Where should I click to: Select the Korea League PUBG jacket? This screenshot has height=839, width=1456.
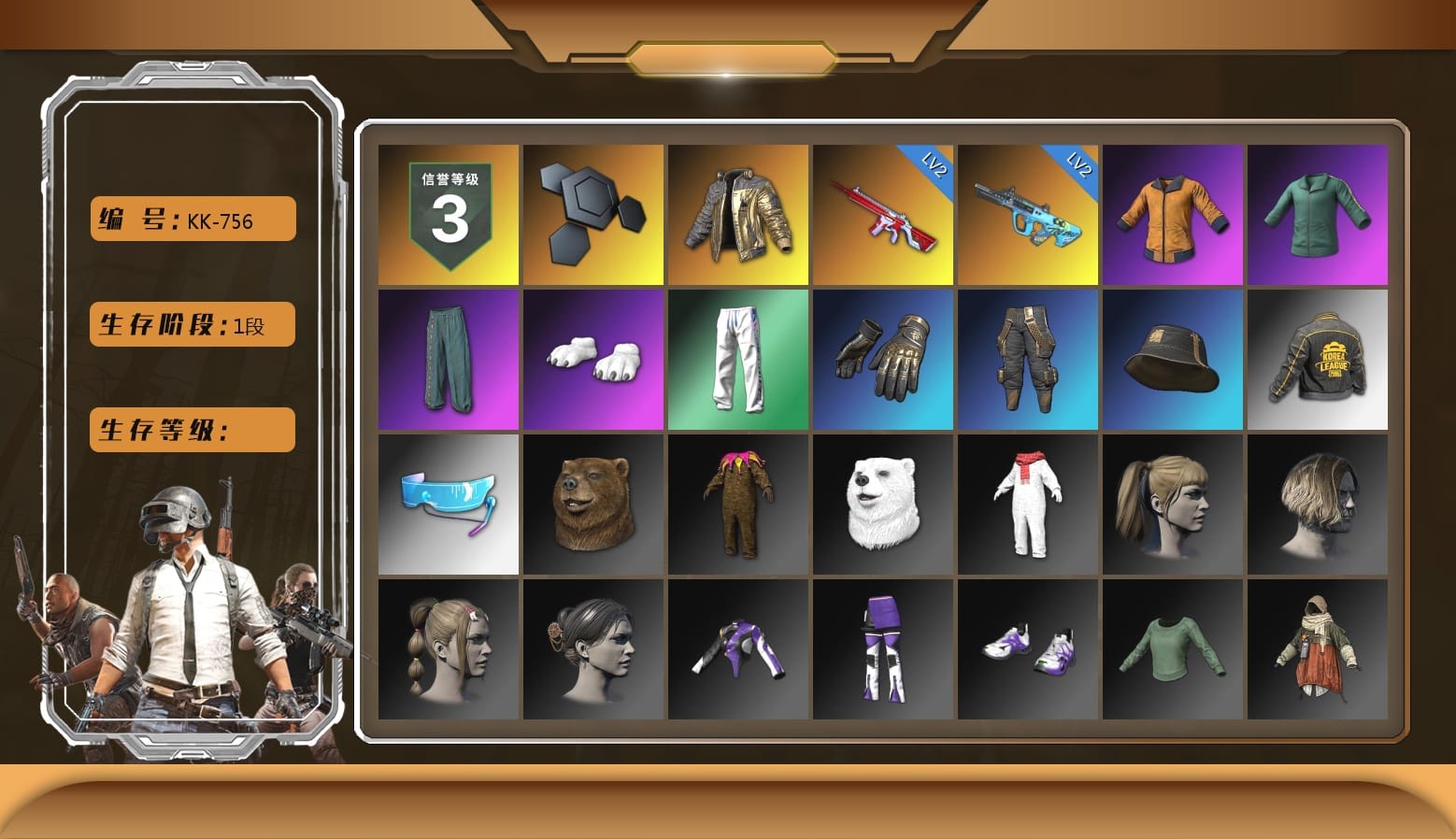(1318, 360)
